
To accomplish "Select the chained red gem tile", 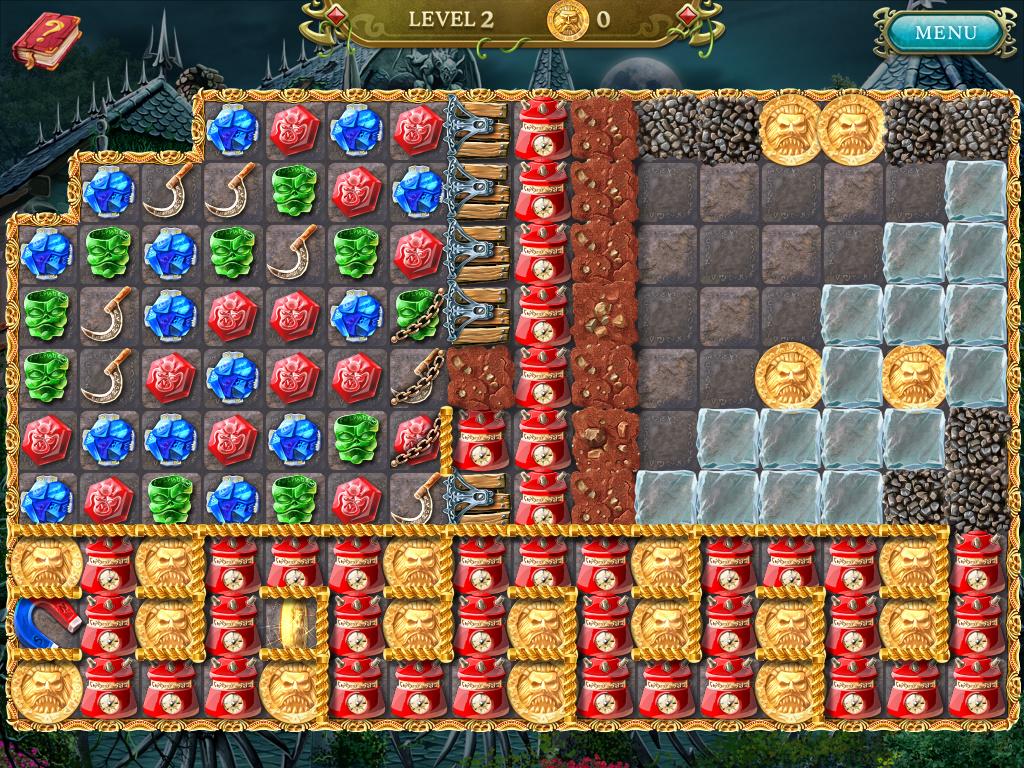I will pos(417,437).
